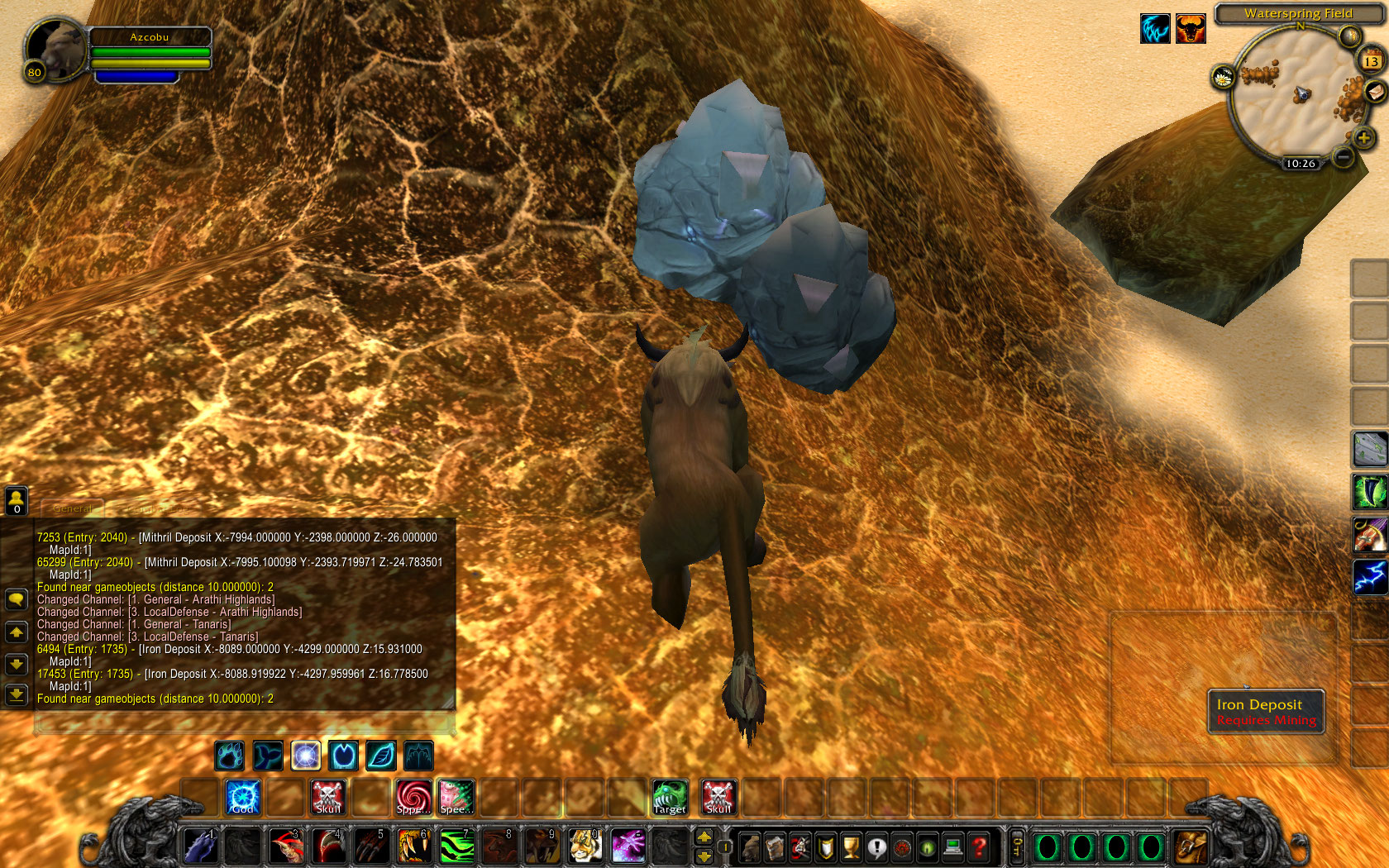This screenshot has width=1389, height=868.
Task: Cancel the top-left blue buff icon
Action: pyautogui.click(x=1154, y=28)
